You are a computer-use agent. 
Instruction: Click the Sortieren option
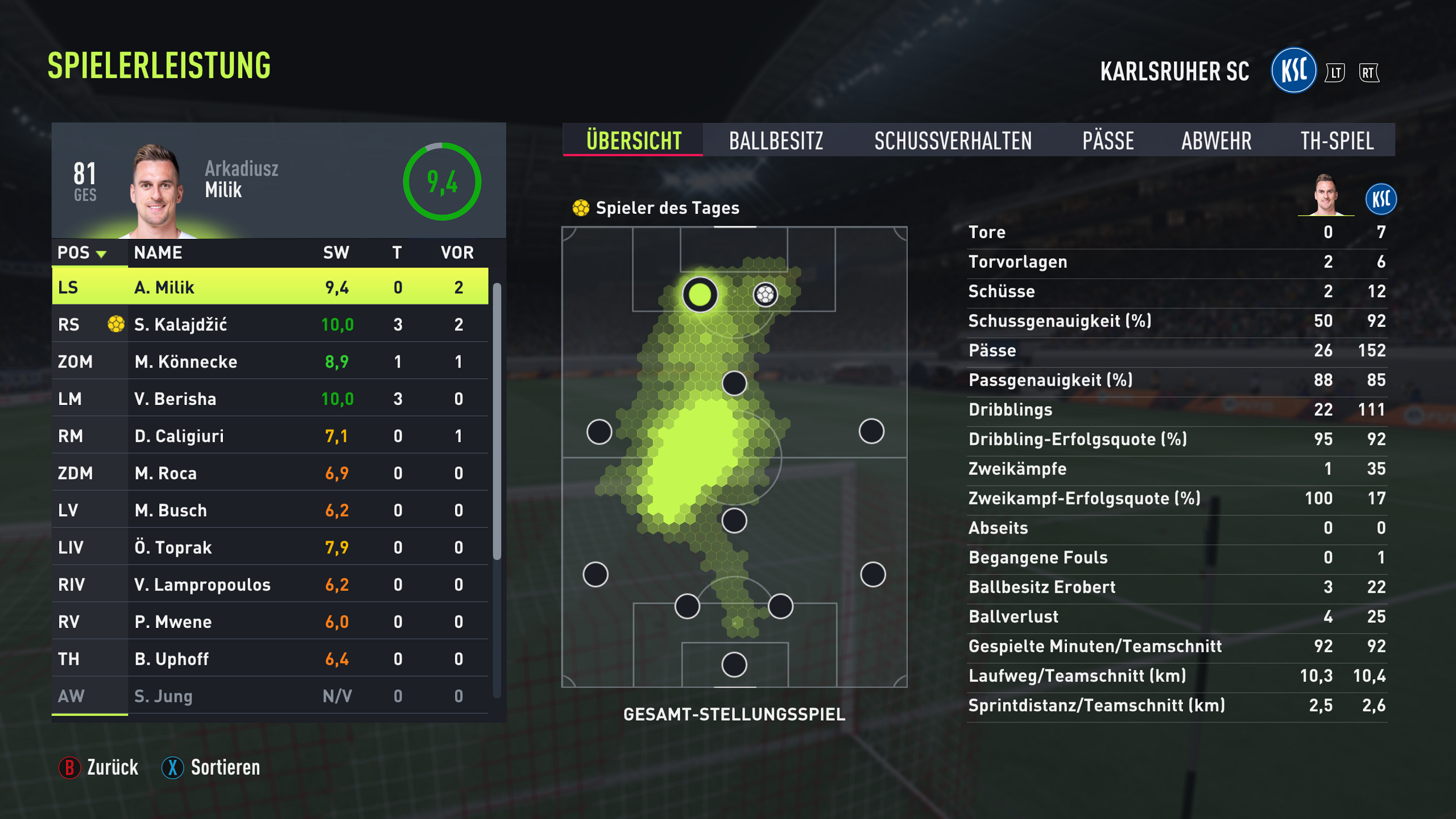[x=212, y=767]
